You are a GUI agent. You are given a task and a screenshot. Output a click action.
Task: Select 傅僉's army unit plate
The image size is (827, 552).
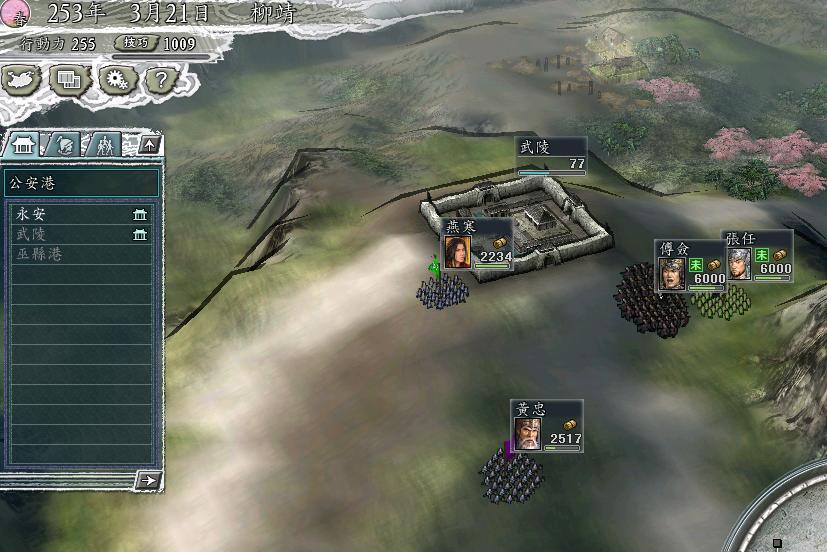[690, 265]
